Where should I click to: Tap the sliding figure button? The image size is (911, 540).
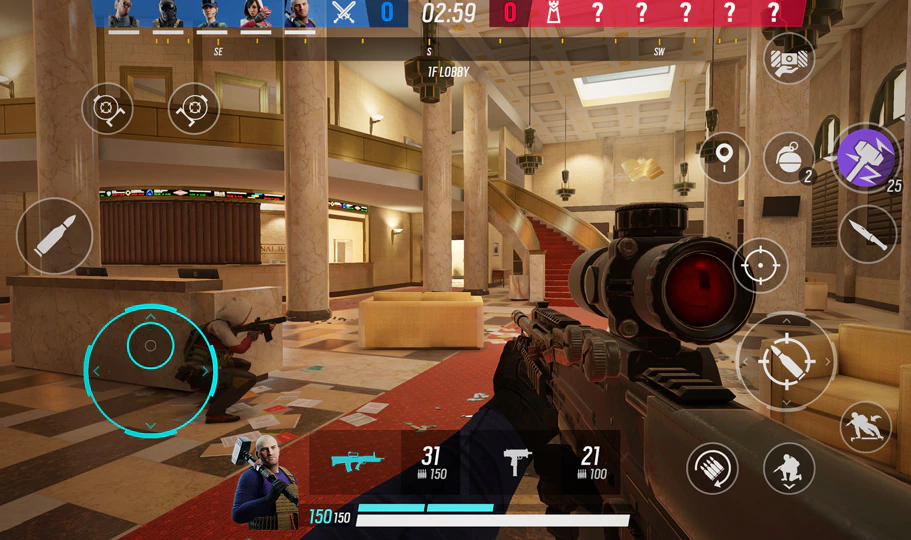tap(865, 427)
